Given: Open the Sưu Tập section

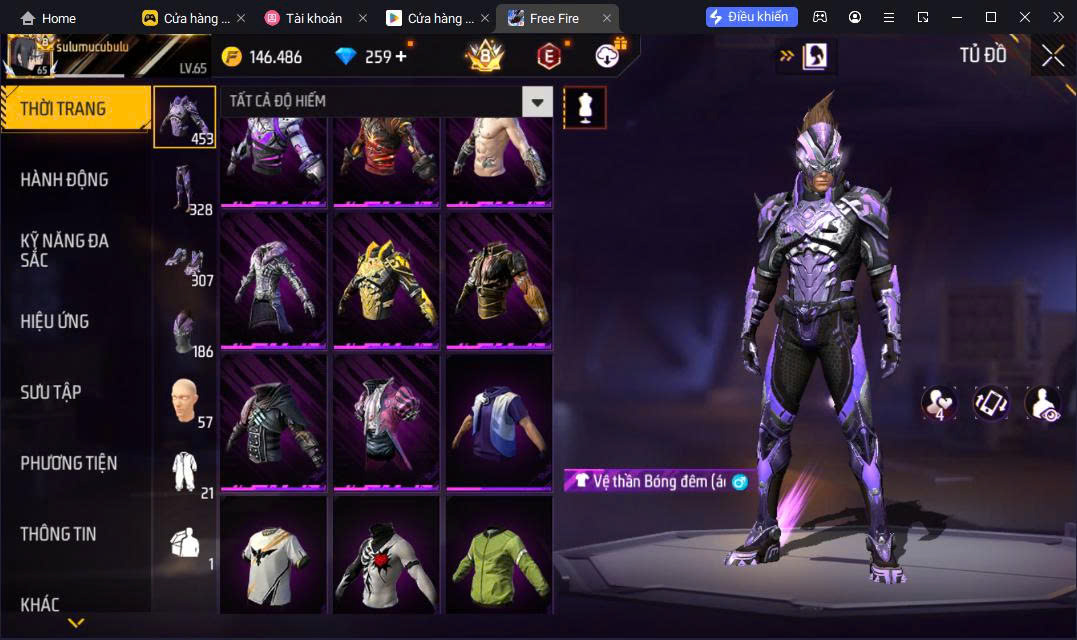Looking at the screenshot, I should 51,392.
